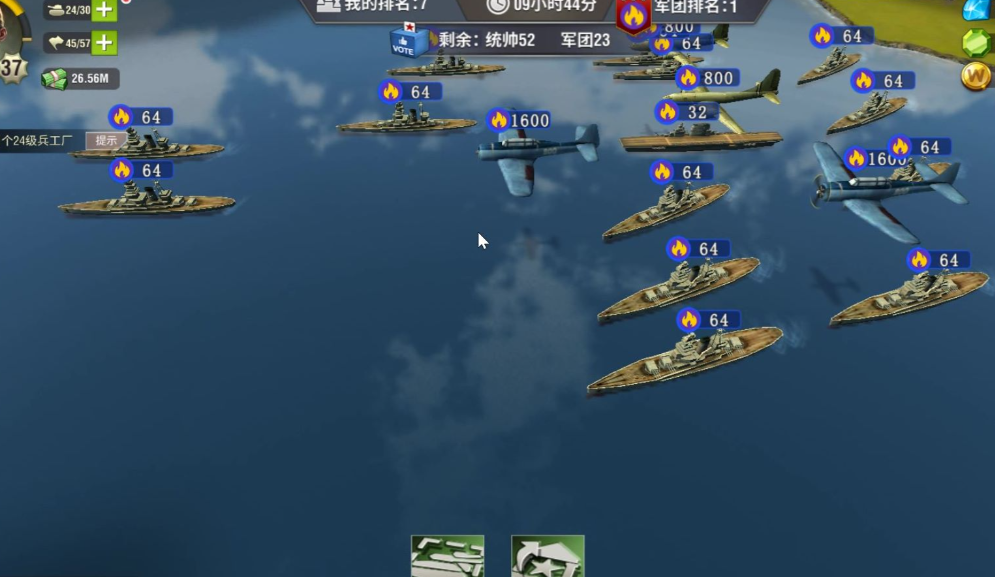Add more tanks with the green plus
Viewport: 995px width, 577px height.
click(104, 10)
